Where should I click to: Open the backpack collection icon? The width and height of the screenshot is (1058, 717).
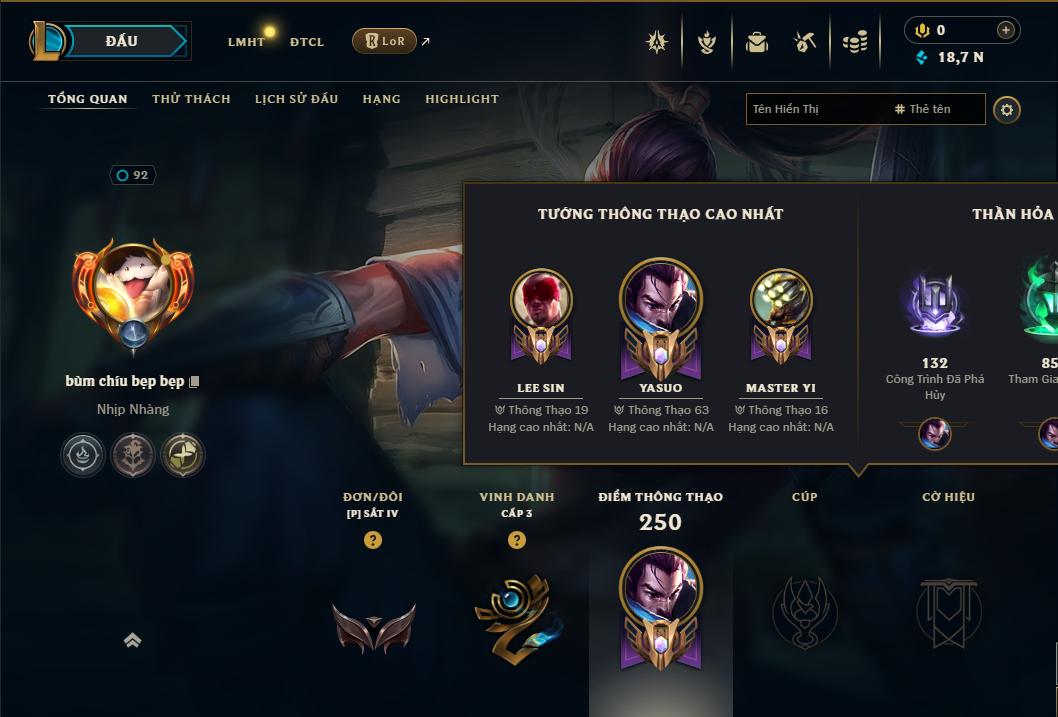[757, 42]
